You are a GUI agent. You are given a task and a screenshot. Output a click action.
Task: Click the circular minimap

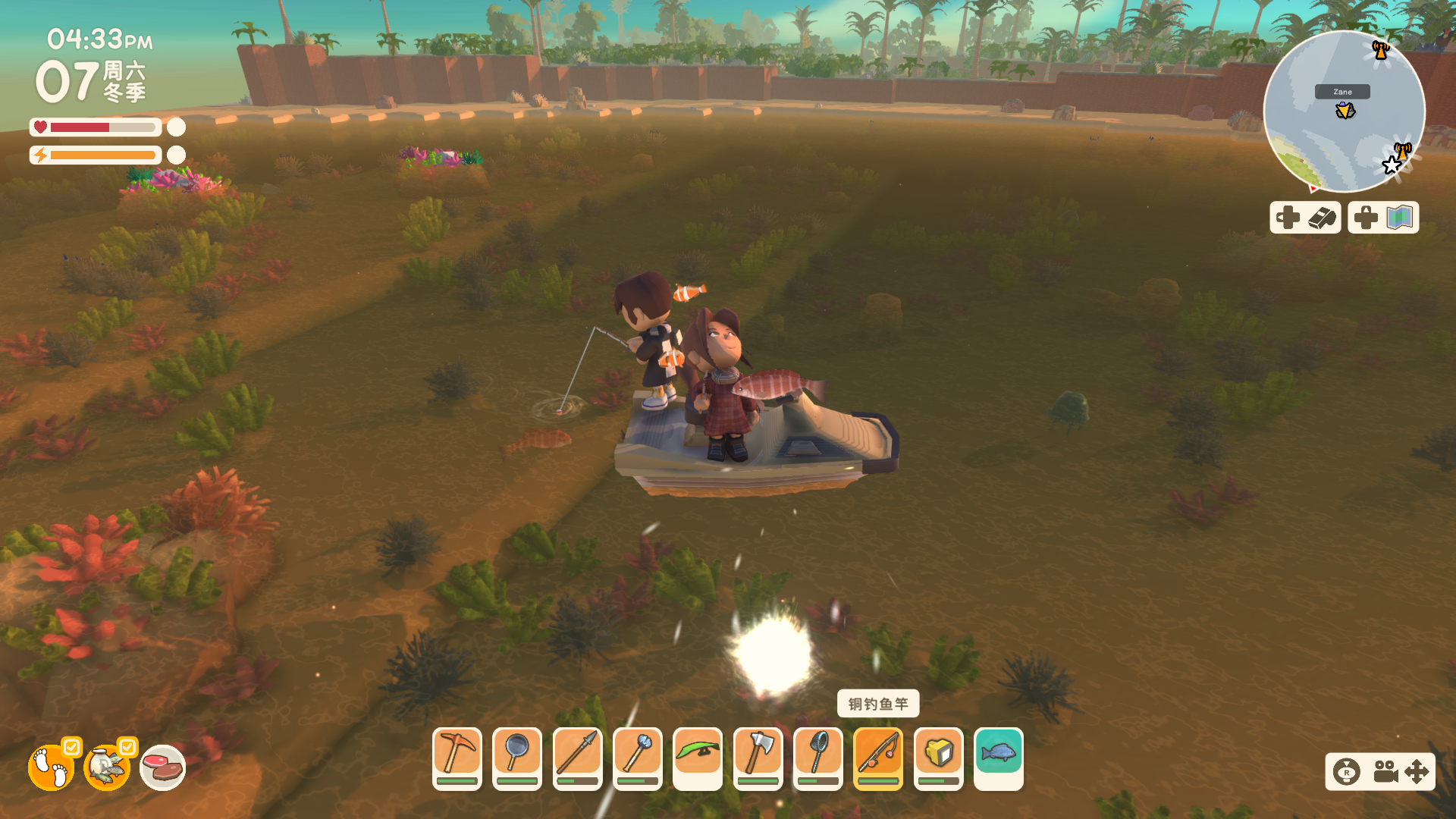pyautogui.click(x=1344, y=111)
